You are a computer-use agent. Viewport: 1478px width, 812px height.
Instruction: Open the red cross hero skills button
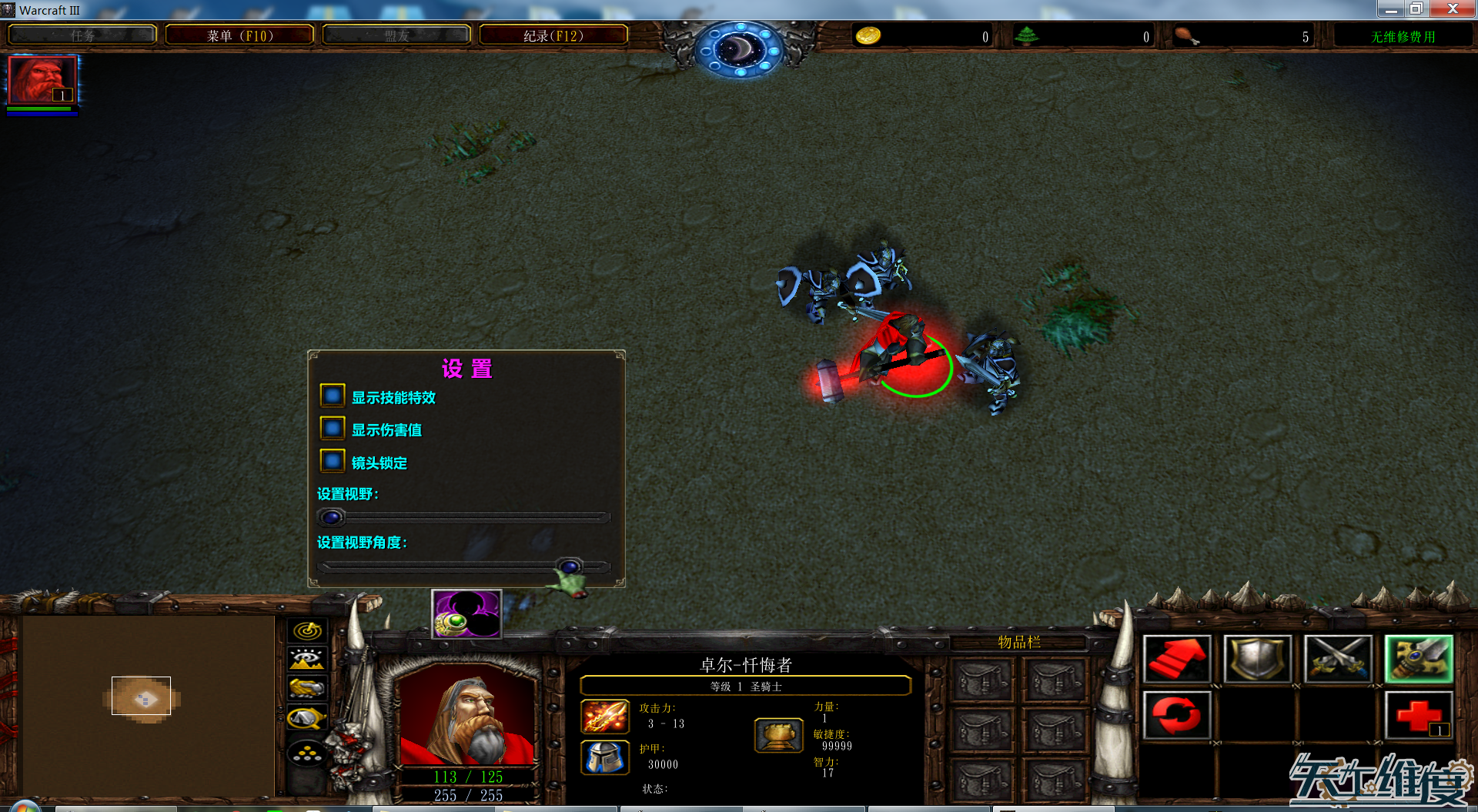(x=1418, y=715)
